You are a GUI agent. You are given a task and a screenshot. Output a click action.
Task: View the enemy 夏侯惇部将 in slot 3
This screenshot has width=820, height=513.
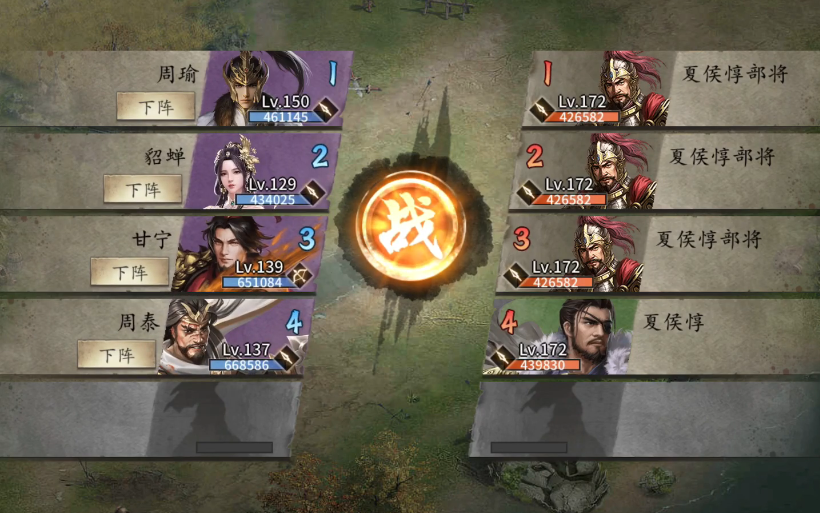coord(602,253)
